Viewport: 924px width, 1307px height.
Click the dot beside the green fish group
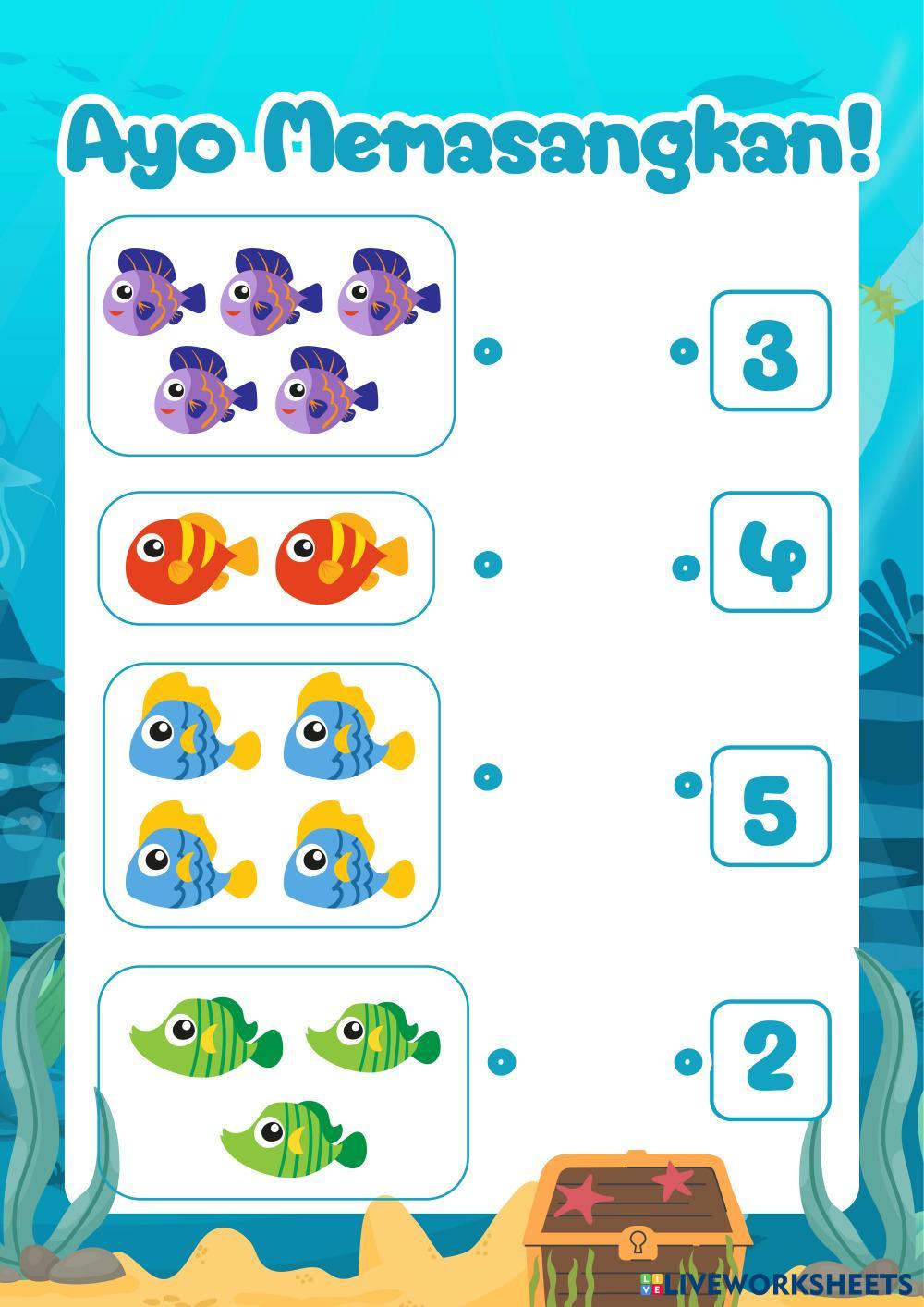tap(501, 1061)
